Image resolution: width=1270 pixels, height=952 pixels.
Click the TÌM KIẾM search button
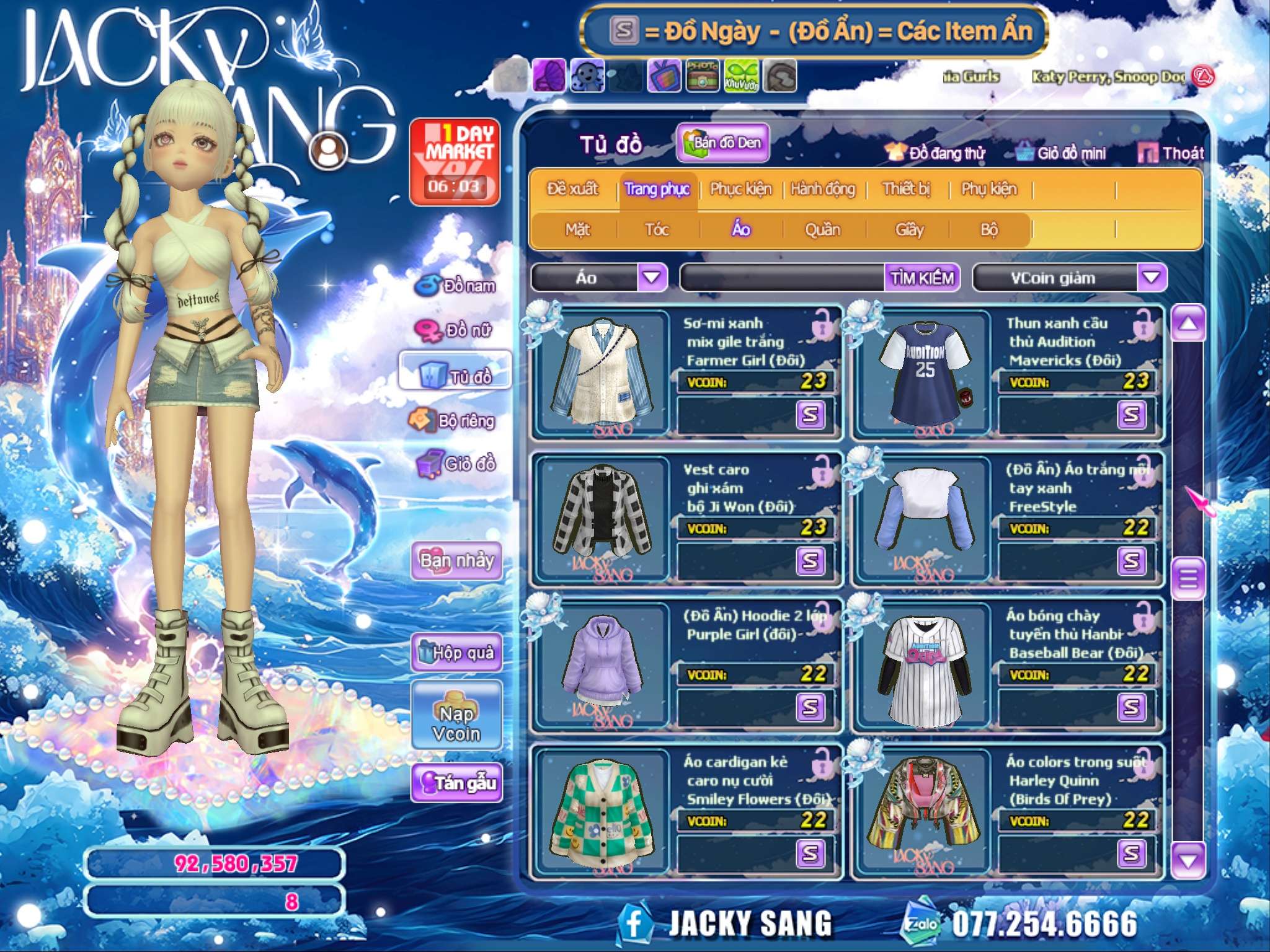(922, 278)
